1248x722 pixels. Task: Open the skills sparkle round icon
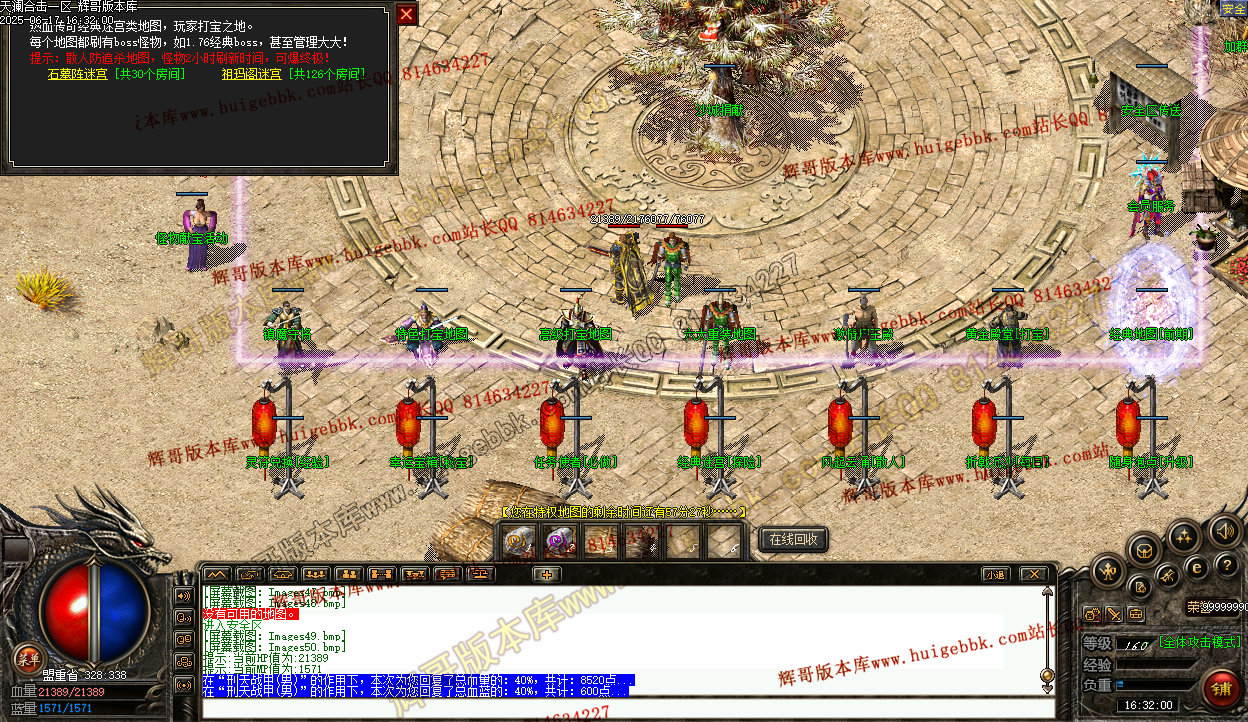(x=1184, y=537)
